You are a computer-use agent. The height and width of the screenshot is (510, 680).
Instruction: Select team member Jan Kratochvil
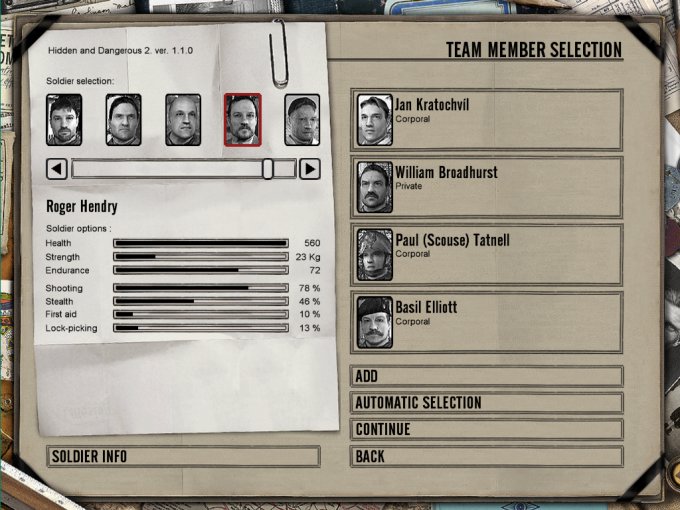click(487, 120)
